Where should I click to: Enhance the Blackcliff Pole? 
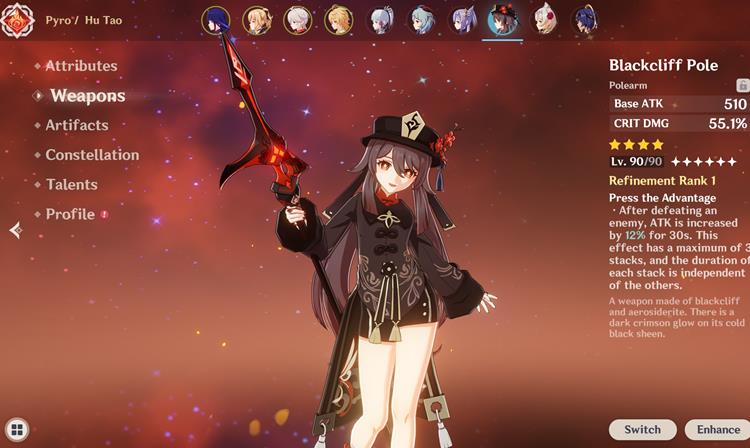(718, 429)
